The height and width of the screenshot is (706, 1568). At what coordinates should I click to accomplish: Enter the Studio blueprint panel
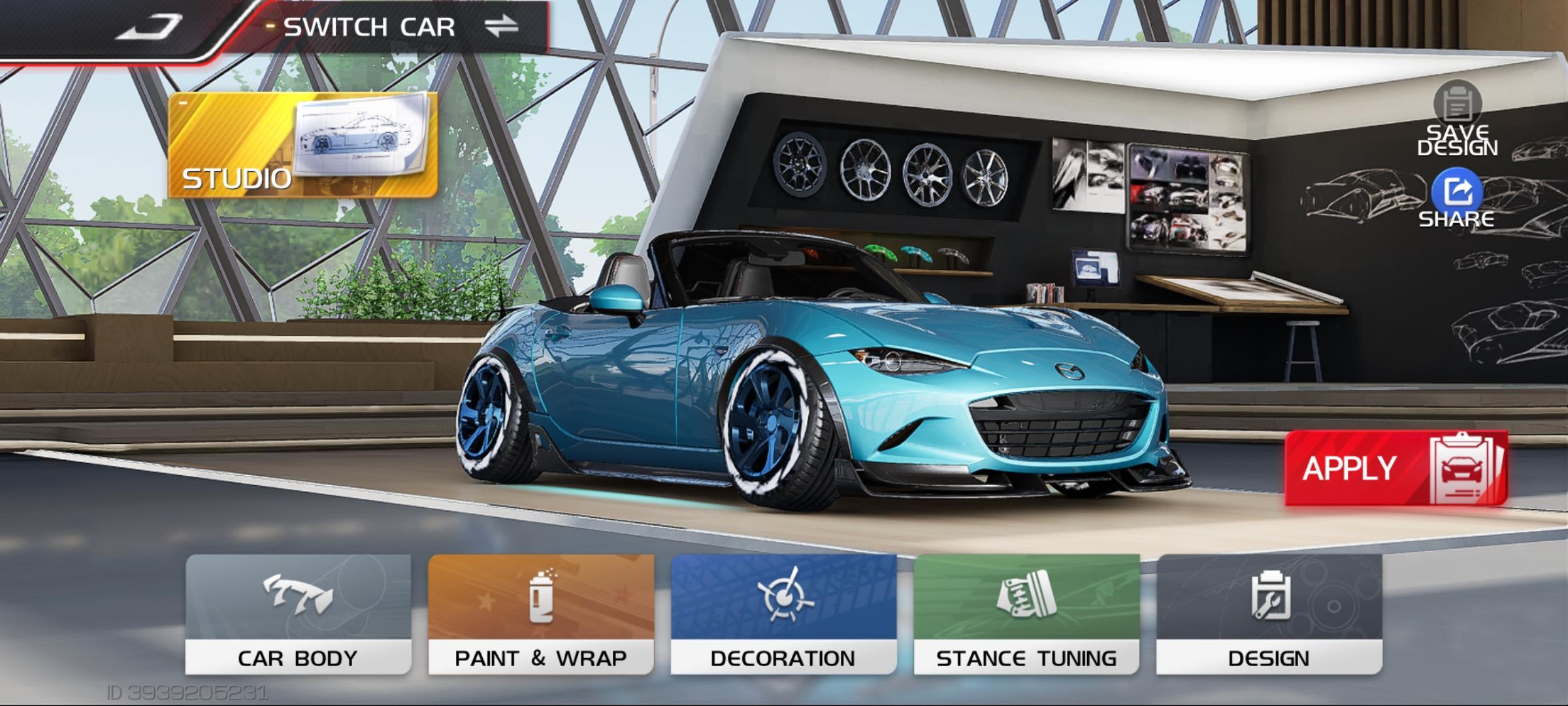click(302, 145)
